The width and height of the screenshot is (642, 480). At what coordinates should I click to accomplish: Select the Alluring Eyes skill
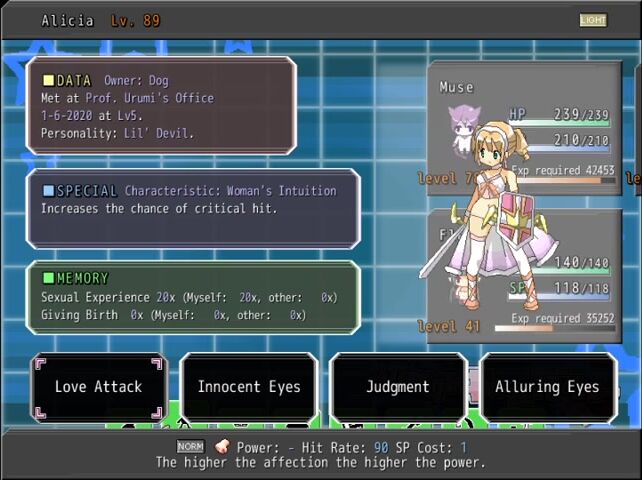(x=547, y=387)
